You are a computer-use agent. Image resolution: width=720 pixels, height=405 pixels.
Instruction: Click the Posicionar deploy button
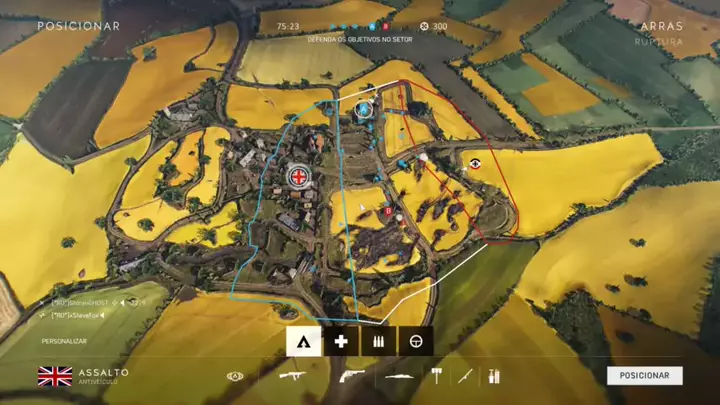coord(644,375)
